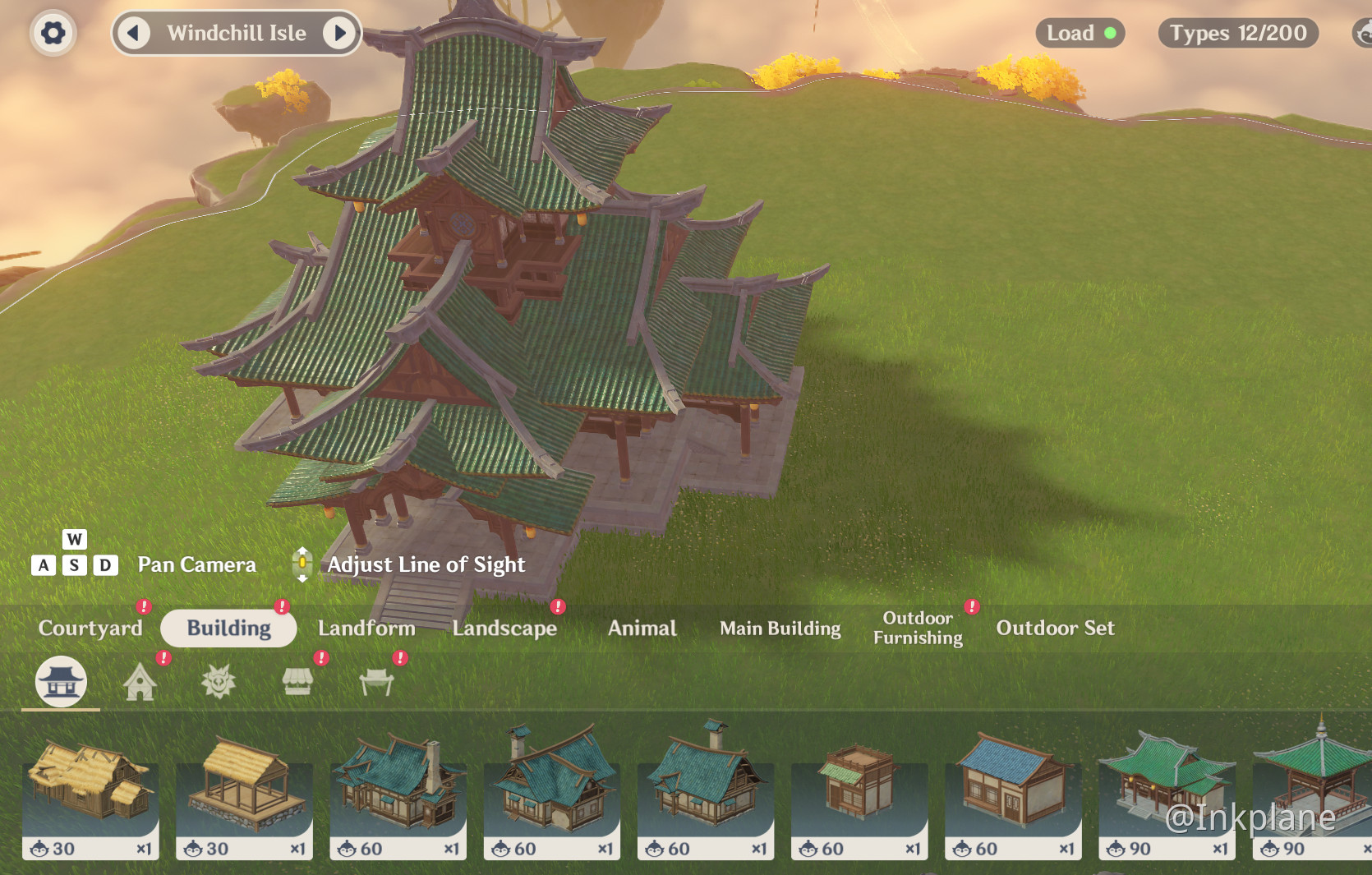Image resolution: width=1372 pixels, height=875 pixels.
Task: Check the Types 12/200 counter
Action: click(1237, 34)
